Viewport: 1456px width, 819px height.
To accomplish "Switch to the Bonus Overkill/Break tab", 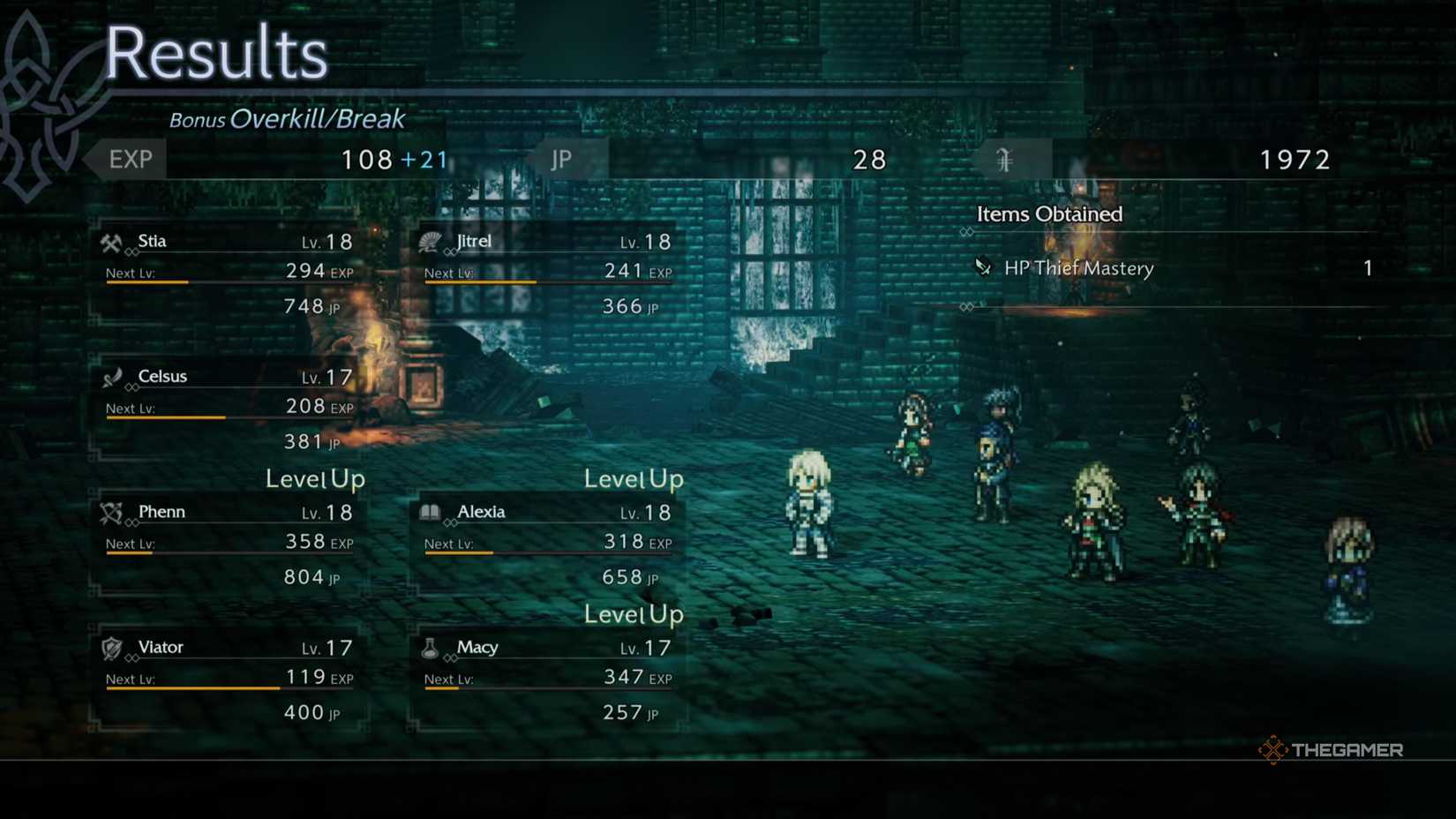I will point(287,117).
